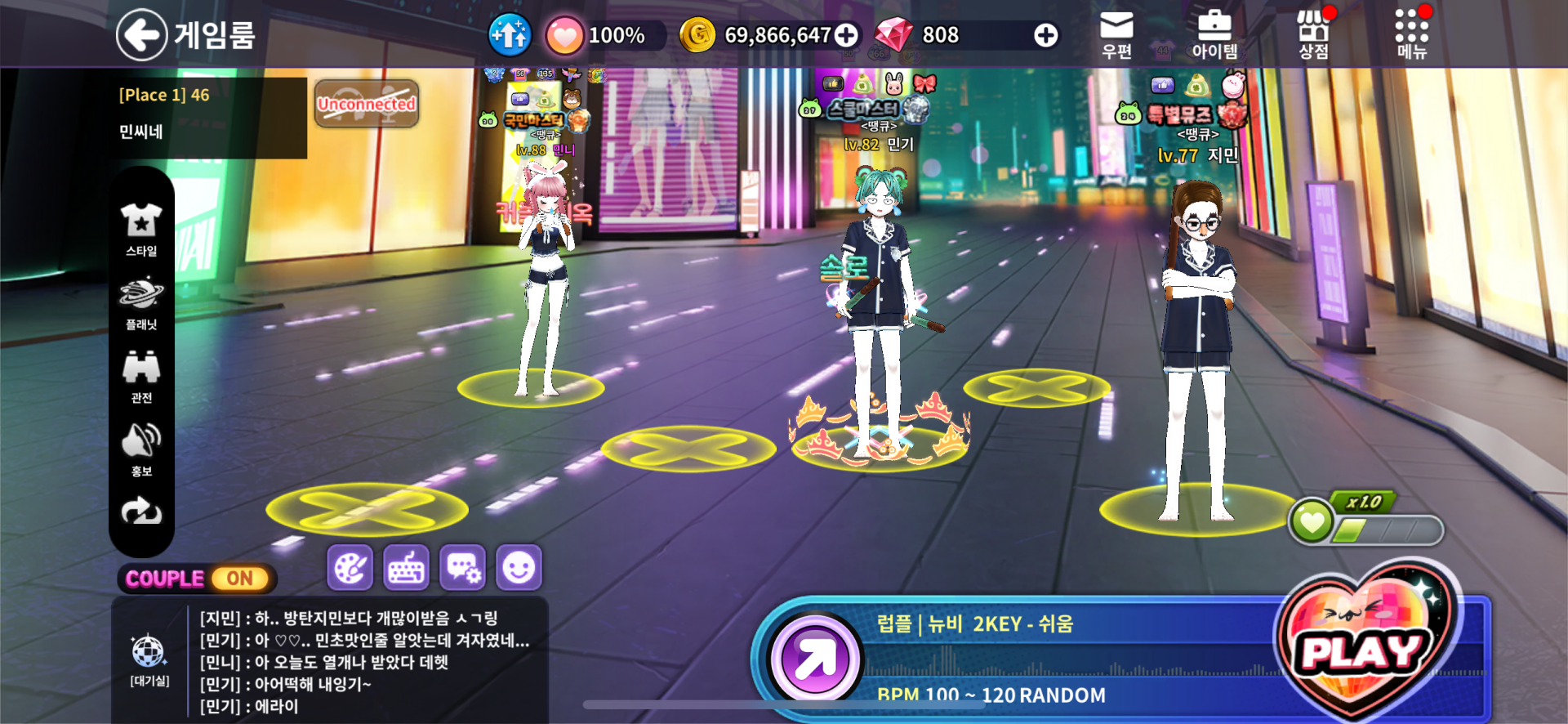
Task: Buy more ruby gems with plus button
Action: pos(1045,35)
